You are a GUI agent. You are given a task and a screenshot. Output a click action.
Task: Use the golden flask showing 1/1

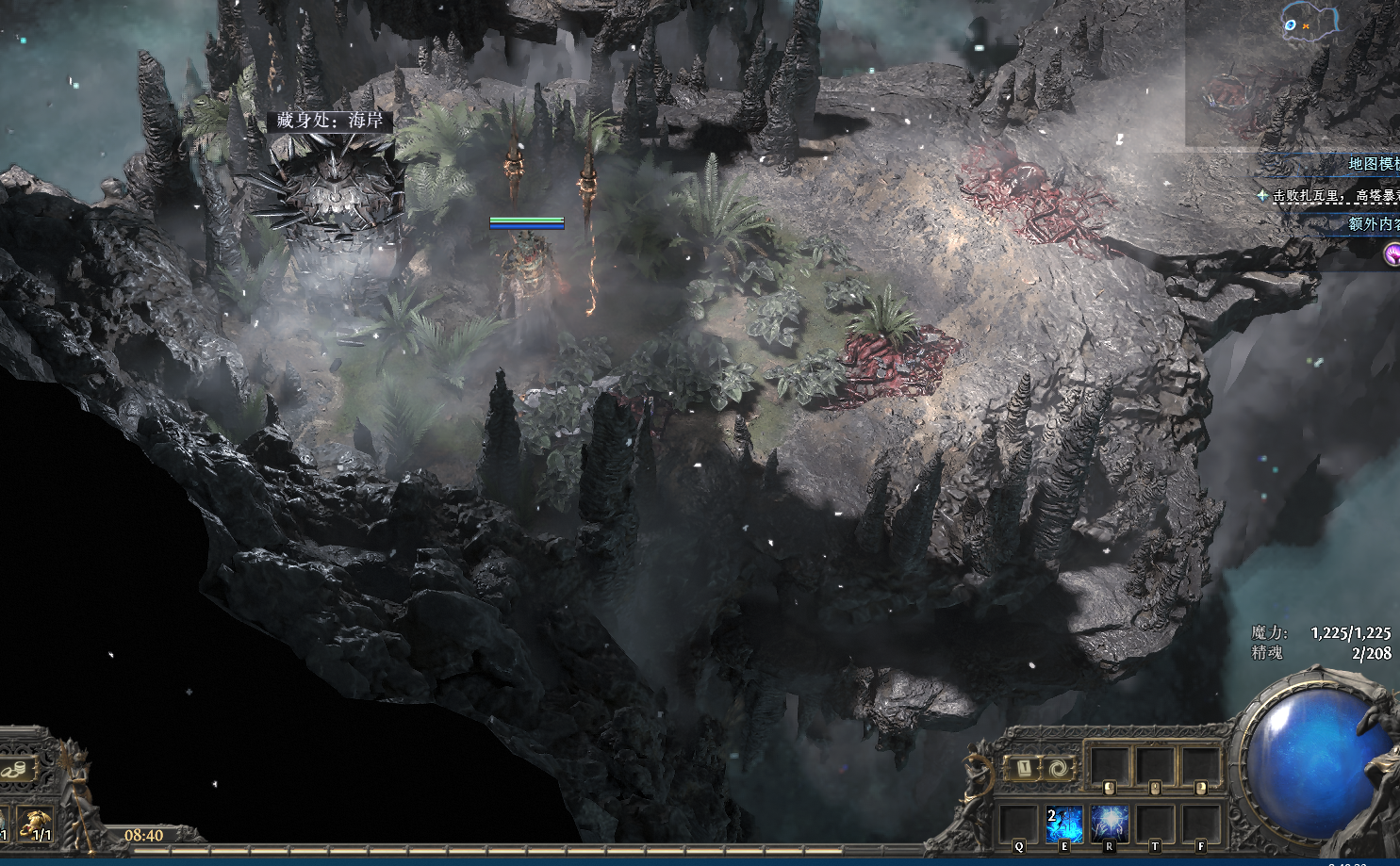tap(36, 825)
